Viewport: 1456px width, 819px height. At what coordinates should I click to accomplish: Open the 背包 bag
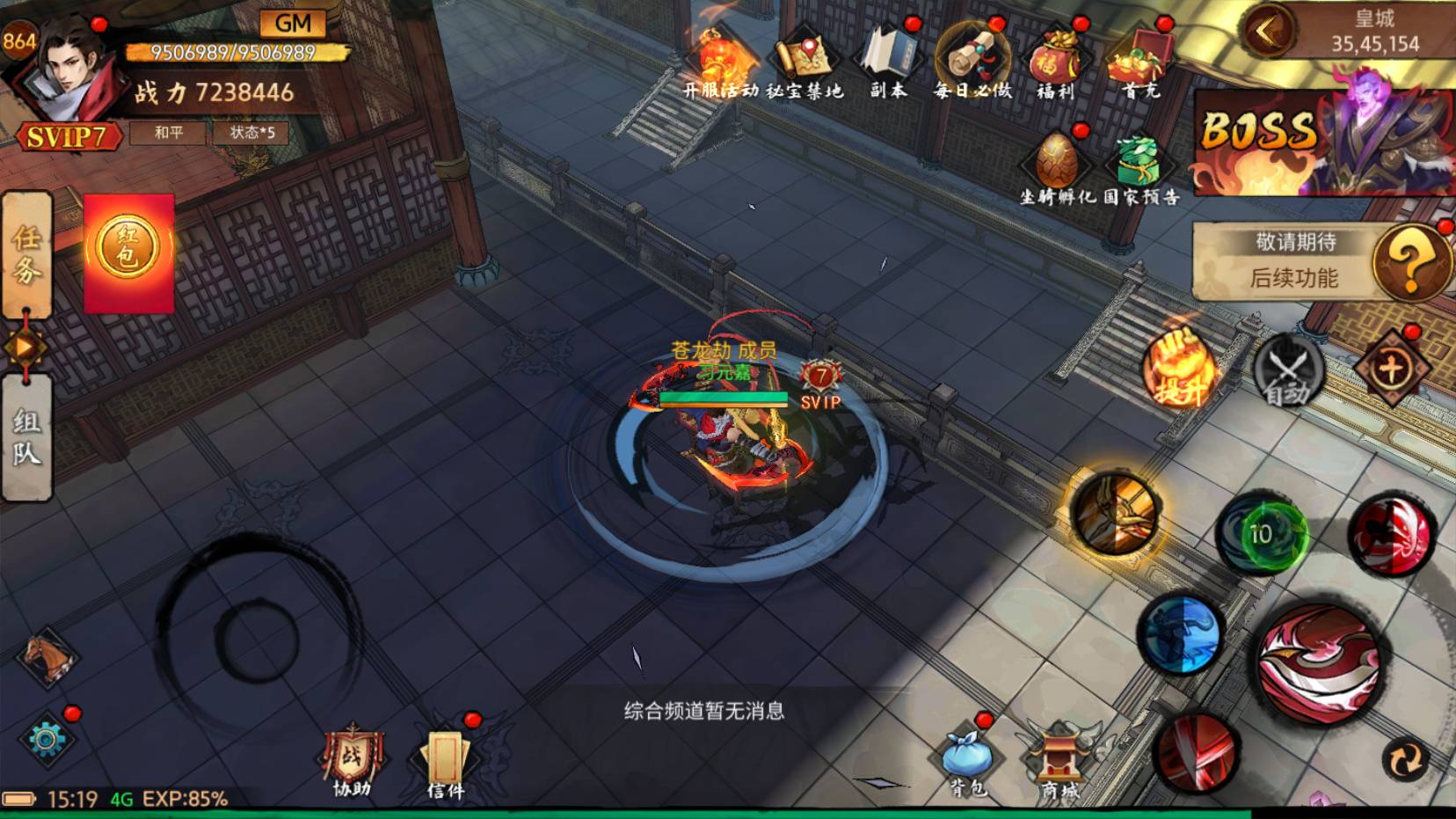click(967, 759)
